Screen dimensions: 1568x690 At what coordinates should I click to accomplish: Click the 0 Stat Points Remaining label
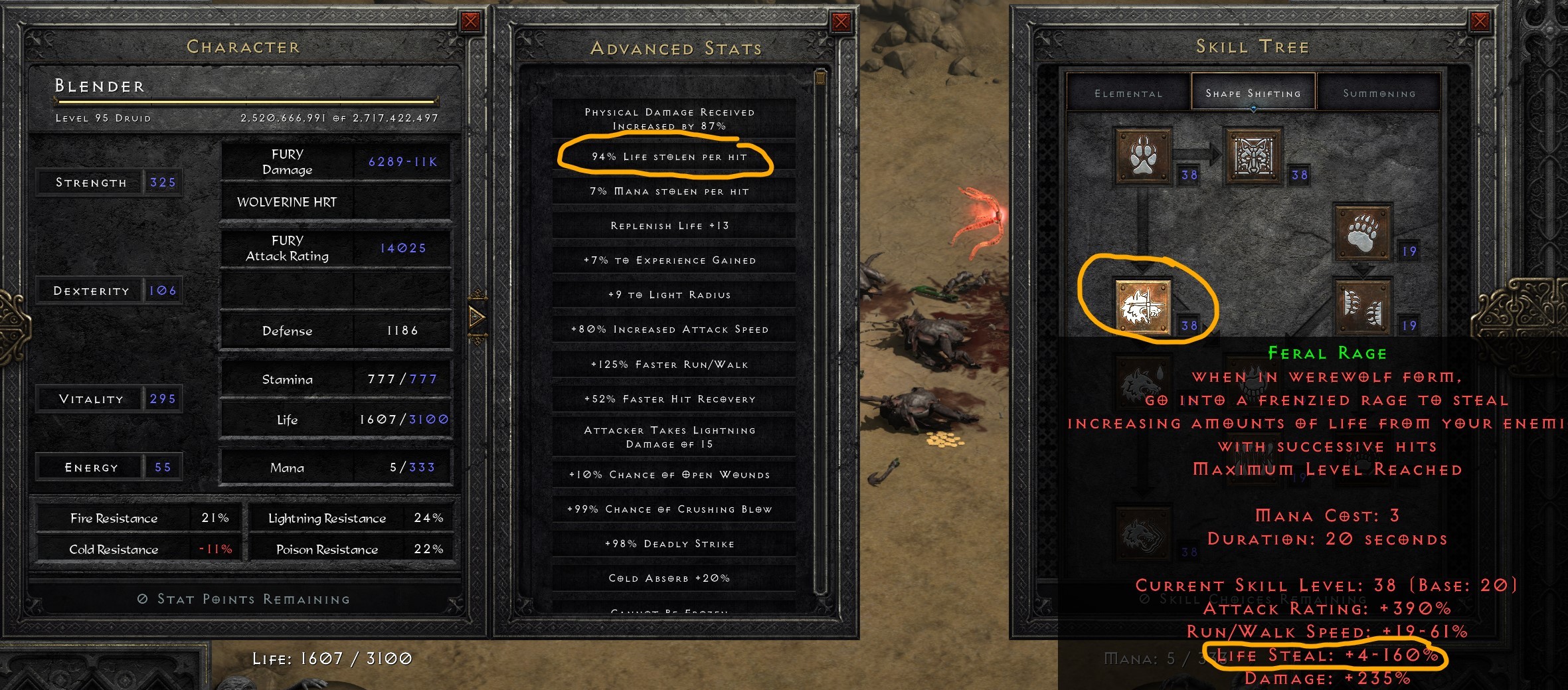coord(246,598)
